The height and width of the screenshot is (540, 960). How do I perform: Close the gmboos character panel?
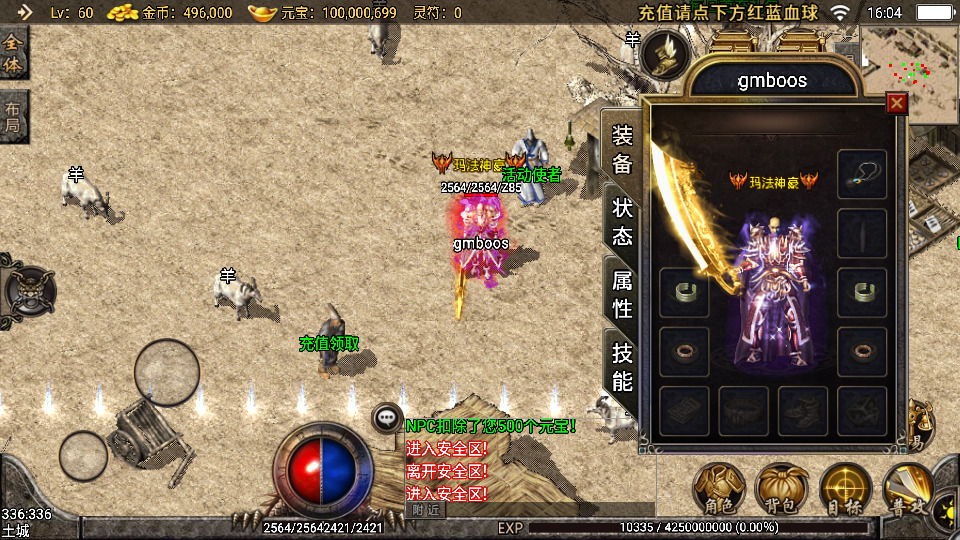click(x=897, y=103)
